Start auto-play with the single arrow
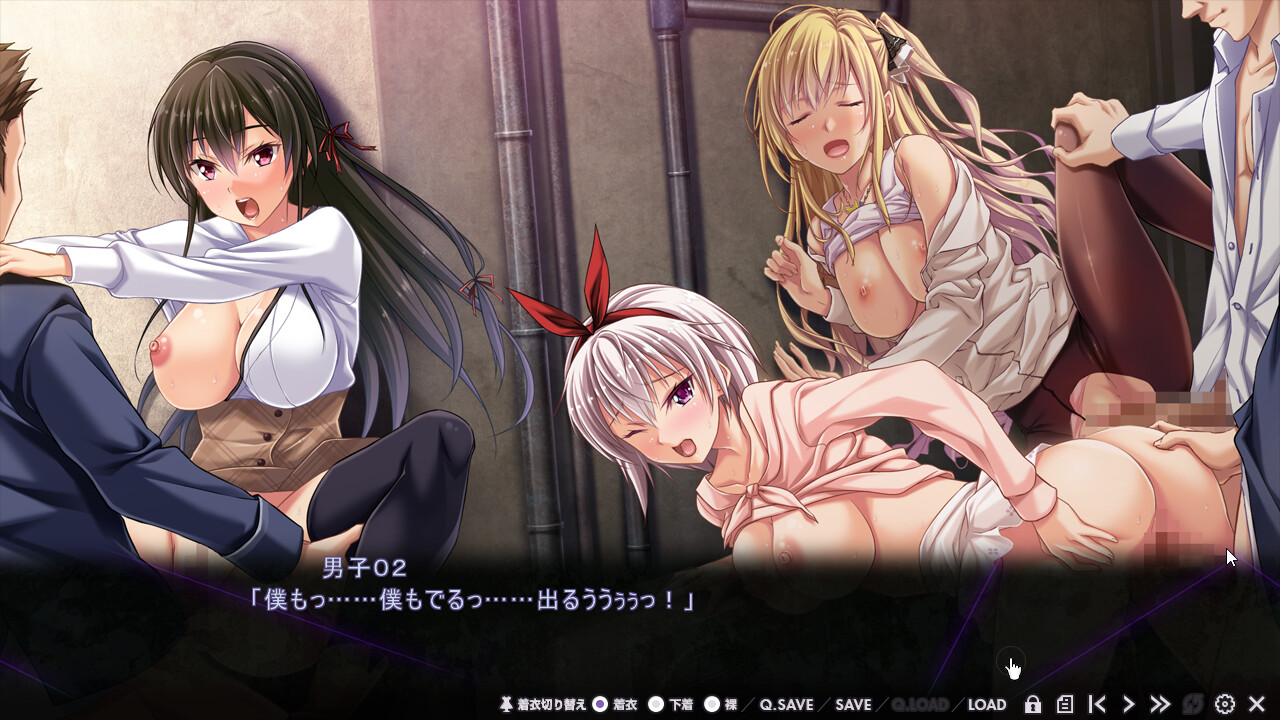 (1129, 704)
